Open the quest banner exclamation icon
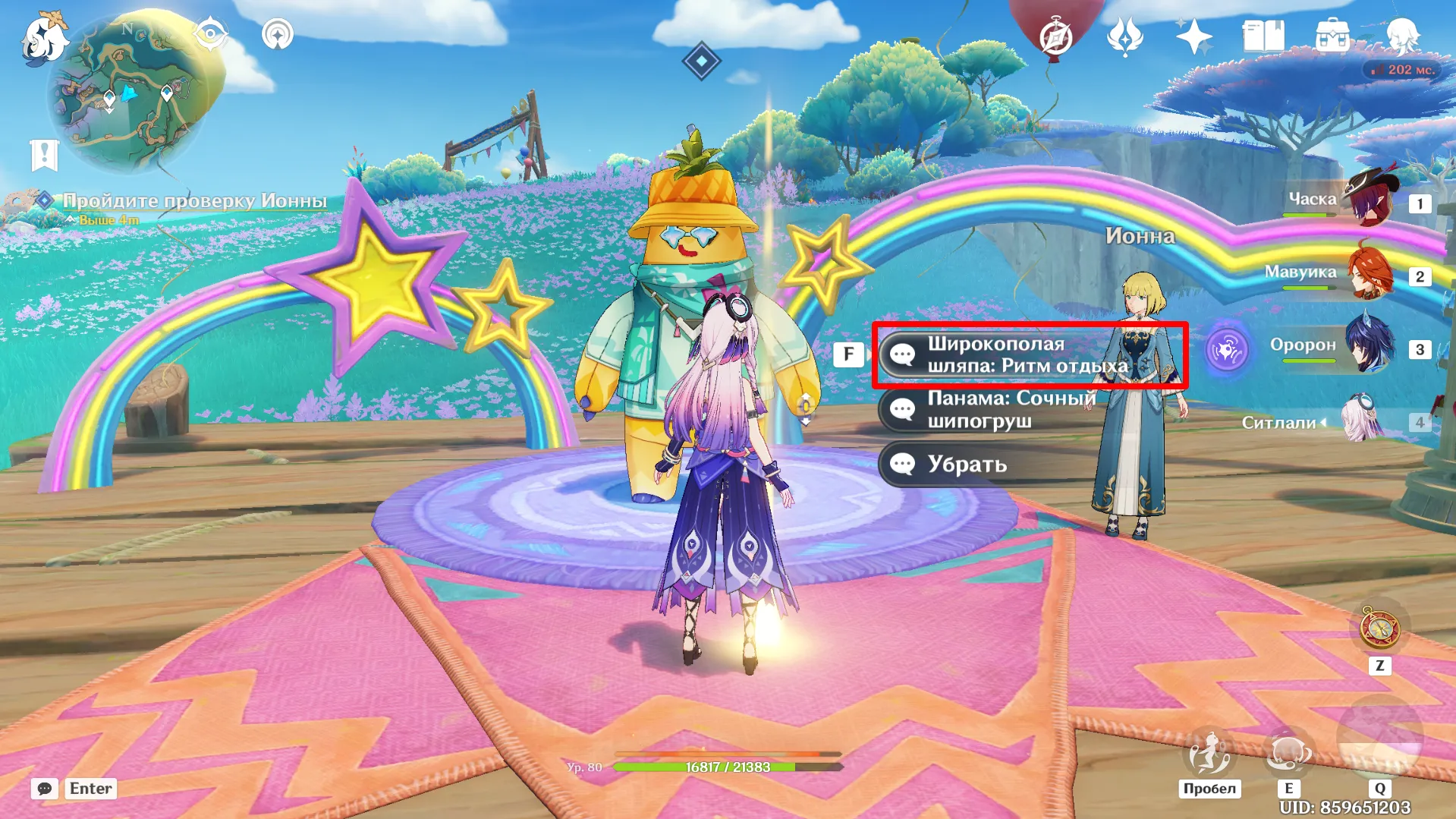 click(x=44, y=155)
